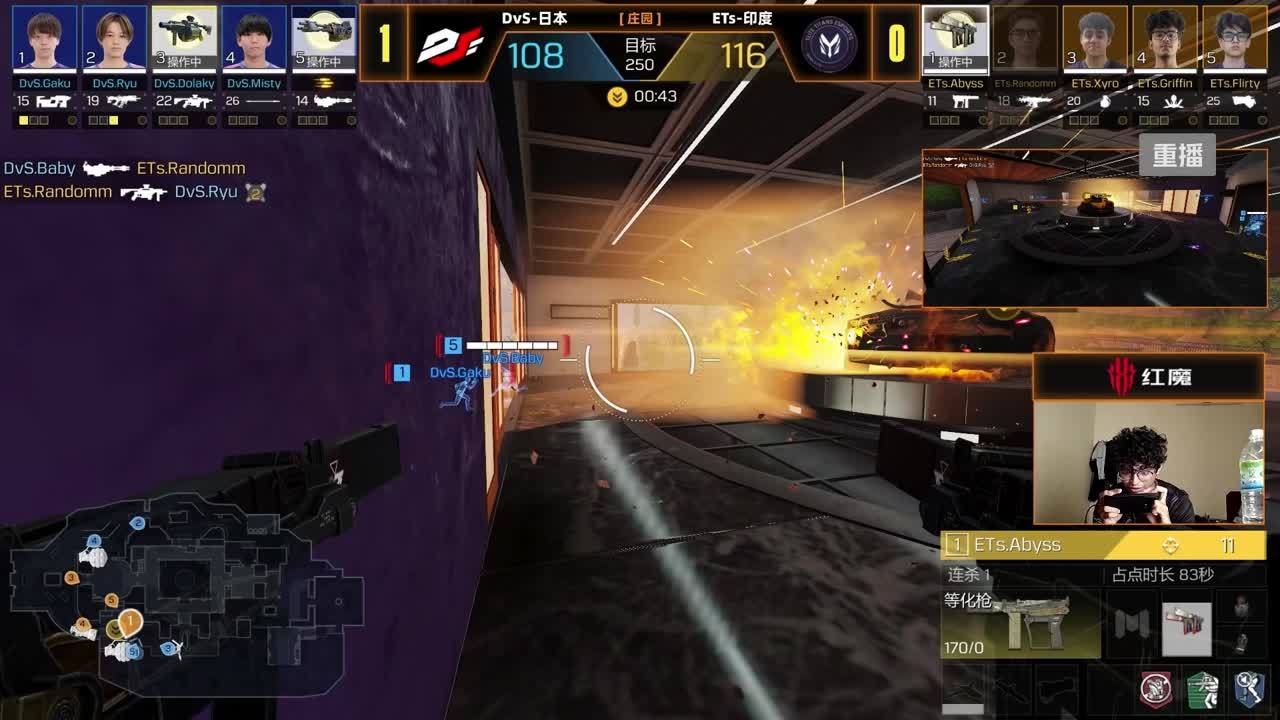Image resolution: width=1280 pixels, height=720 pixels.
Task: Click the 重播 replay label
Action: pyautogui.click(x=1177, y=156)
